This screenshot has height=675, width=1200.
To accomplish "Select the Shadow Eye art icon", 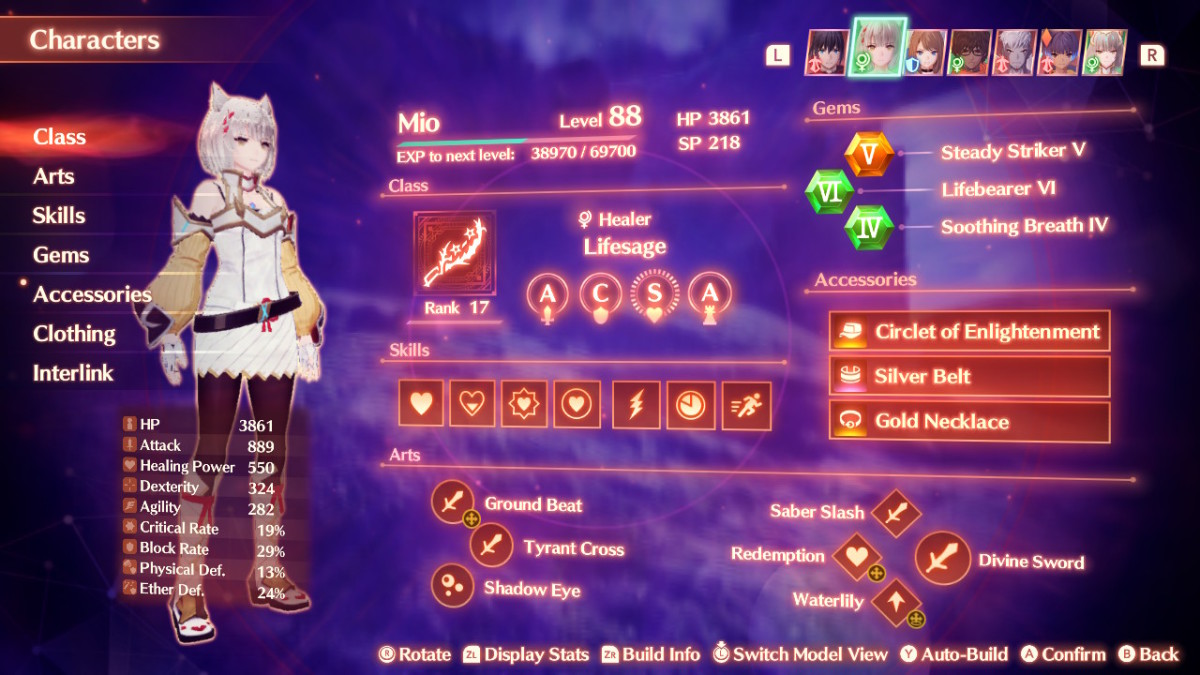I will click(x=451, y=586).
